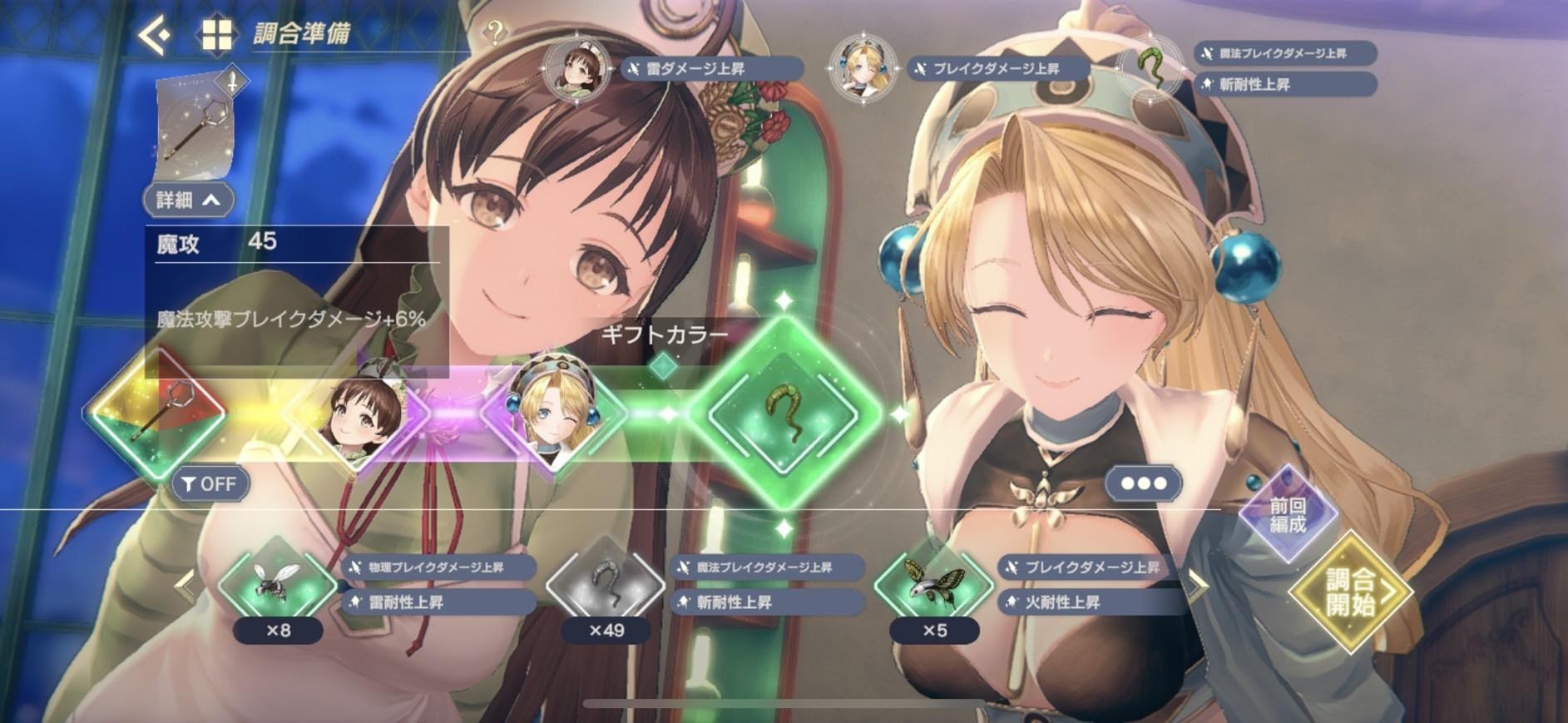Show previous materials with left arrow
This screenshot has height=723, width=1568.
[185, 586]
